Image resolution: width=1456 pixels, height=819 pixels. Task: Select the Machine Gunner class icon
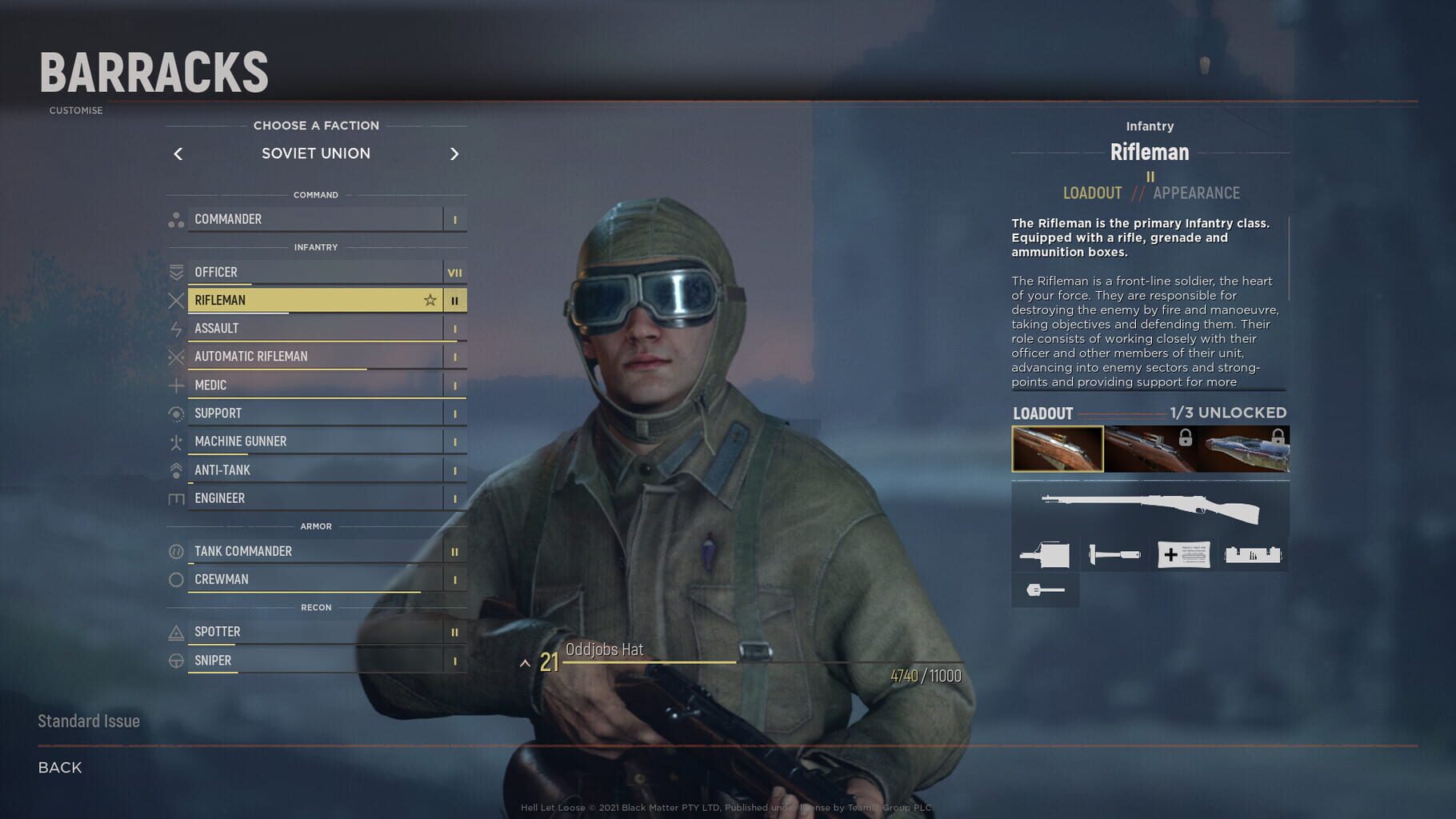click(x=177, y=441)
